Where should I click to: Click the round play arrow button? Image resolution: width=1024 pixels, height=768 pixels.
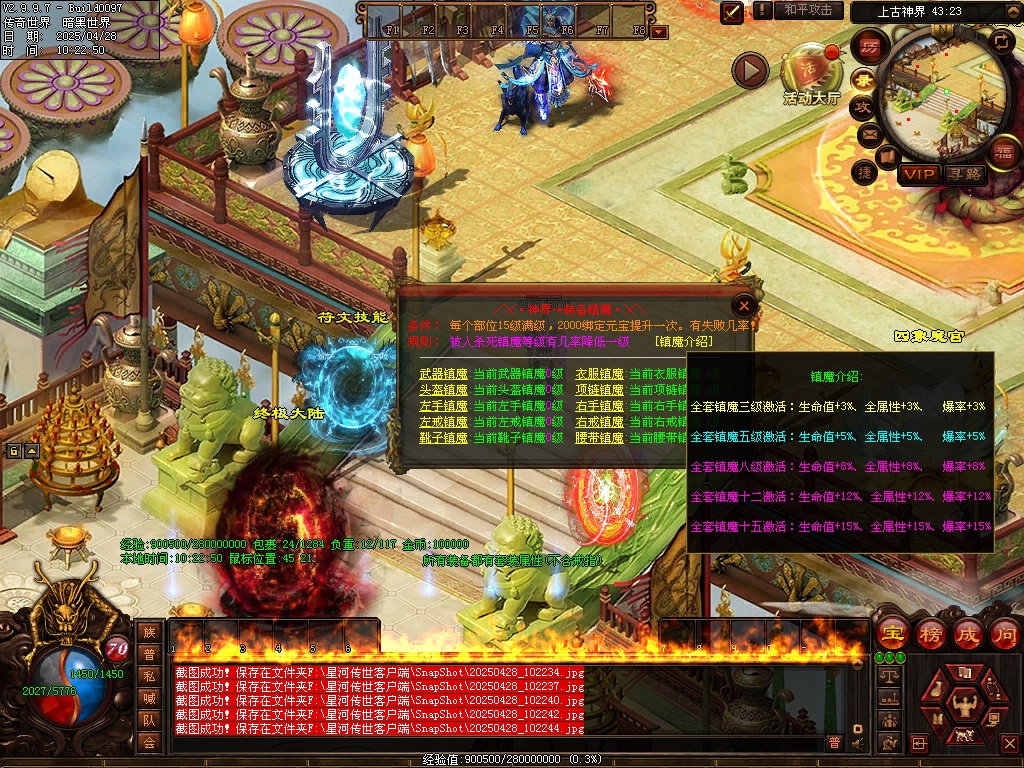point(750,70)
